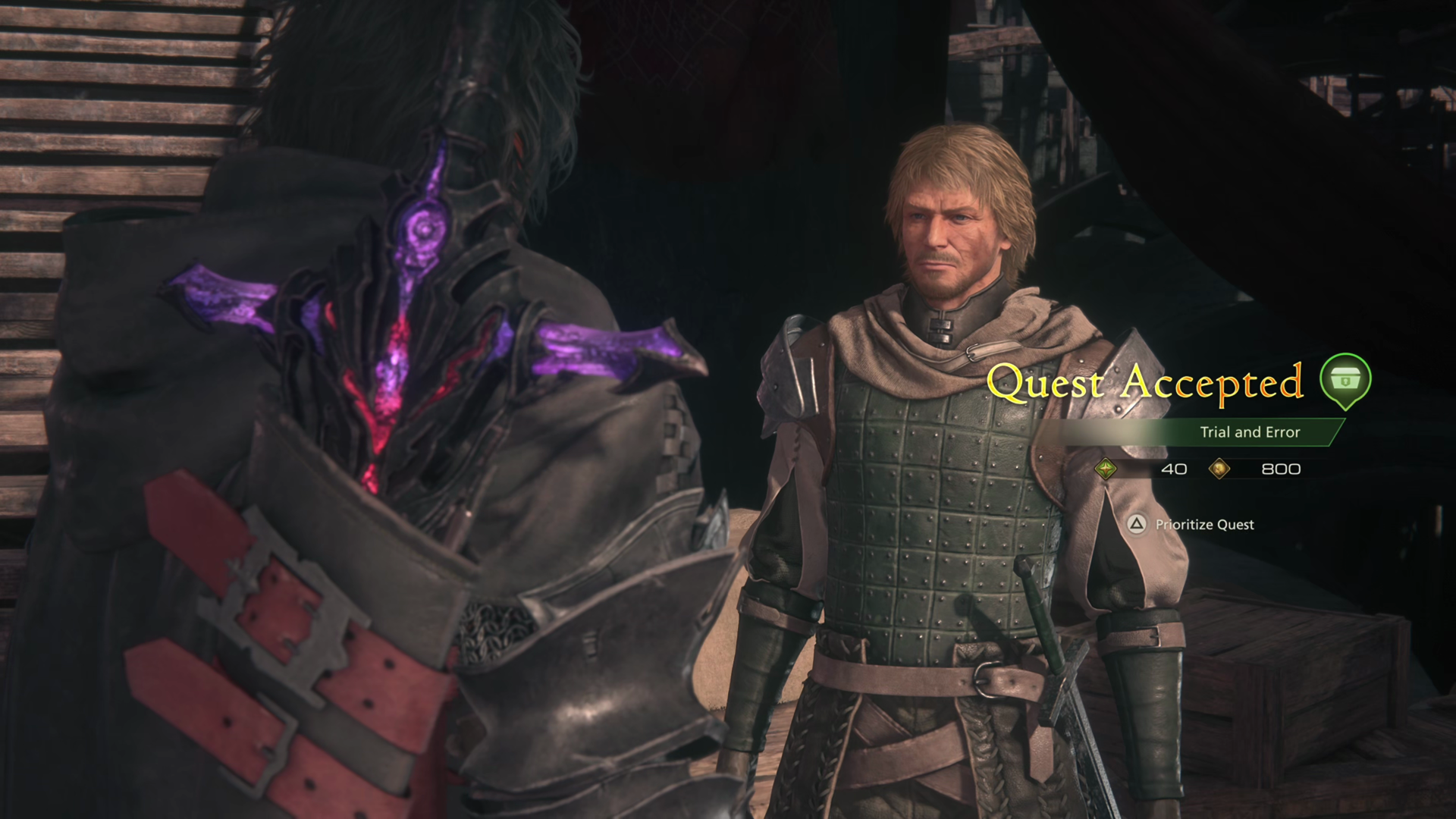1456x819 pixels.
Task: Select the diamond-shaped experience reward marker
Action: [x=1106, y=469]
